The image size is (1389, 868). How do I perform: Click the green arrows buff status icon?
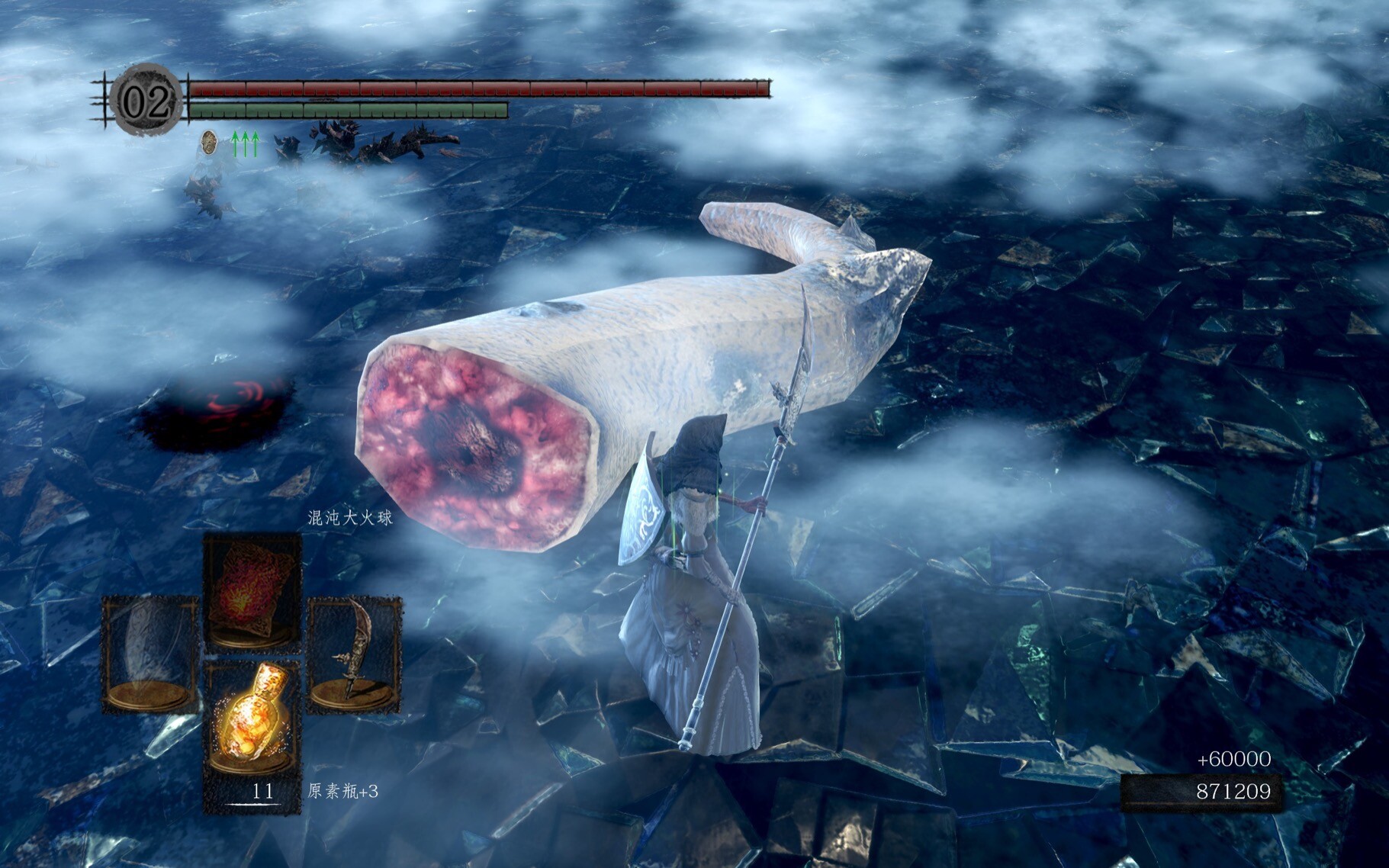(x=245, y=143)
